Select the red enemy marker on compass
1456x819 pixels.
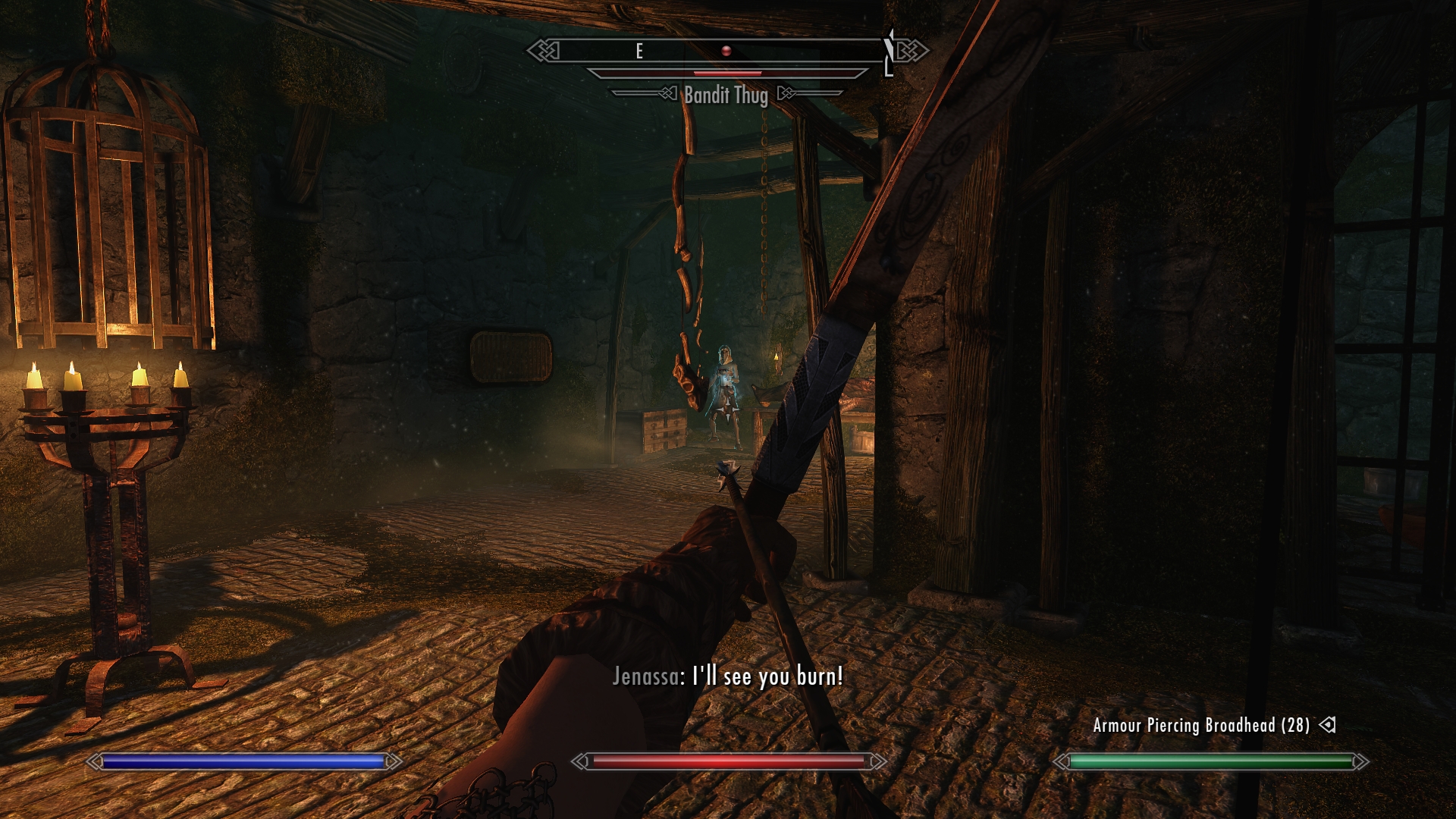[726, 51]
